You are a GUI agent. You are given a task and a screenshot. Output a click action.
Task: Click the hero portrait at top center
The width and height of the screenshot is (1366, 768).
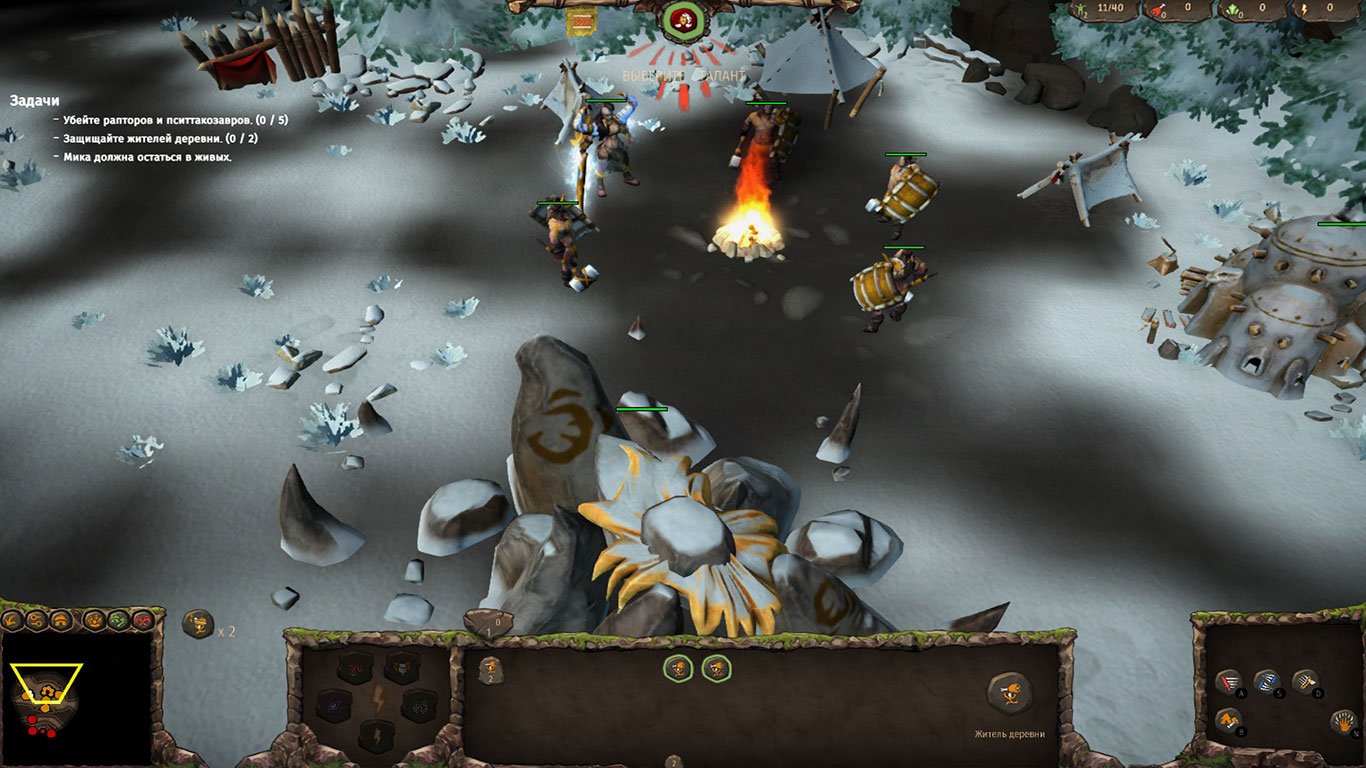pos(683,22)
